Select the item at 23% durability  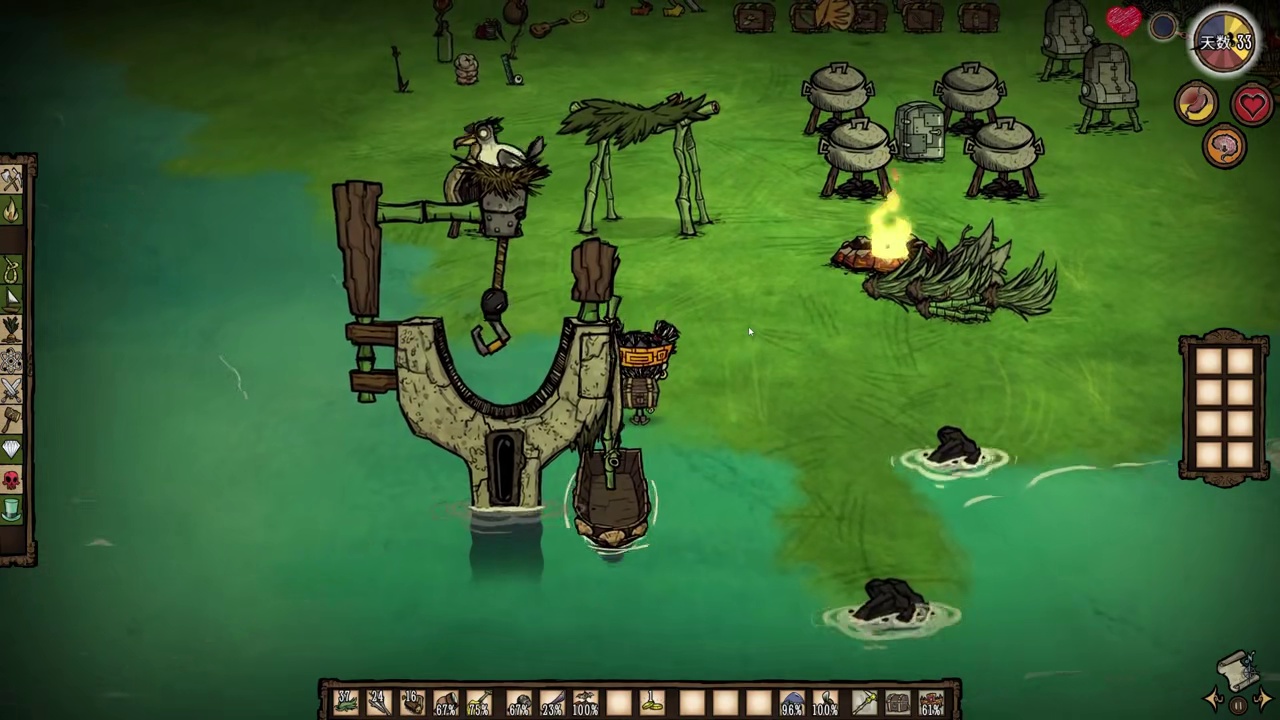pyautogui.click(x=551, y=703)
